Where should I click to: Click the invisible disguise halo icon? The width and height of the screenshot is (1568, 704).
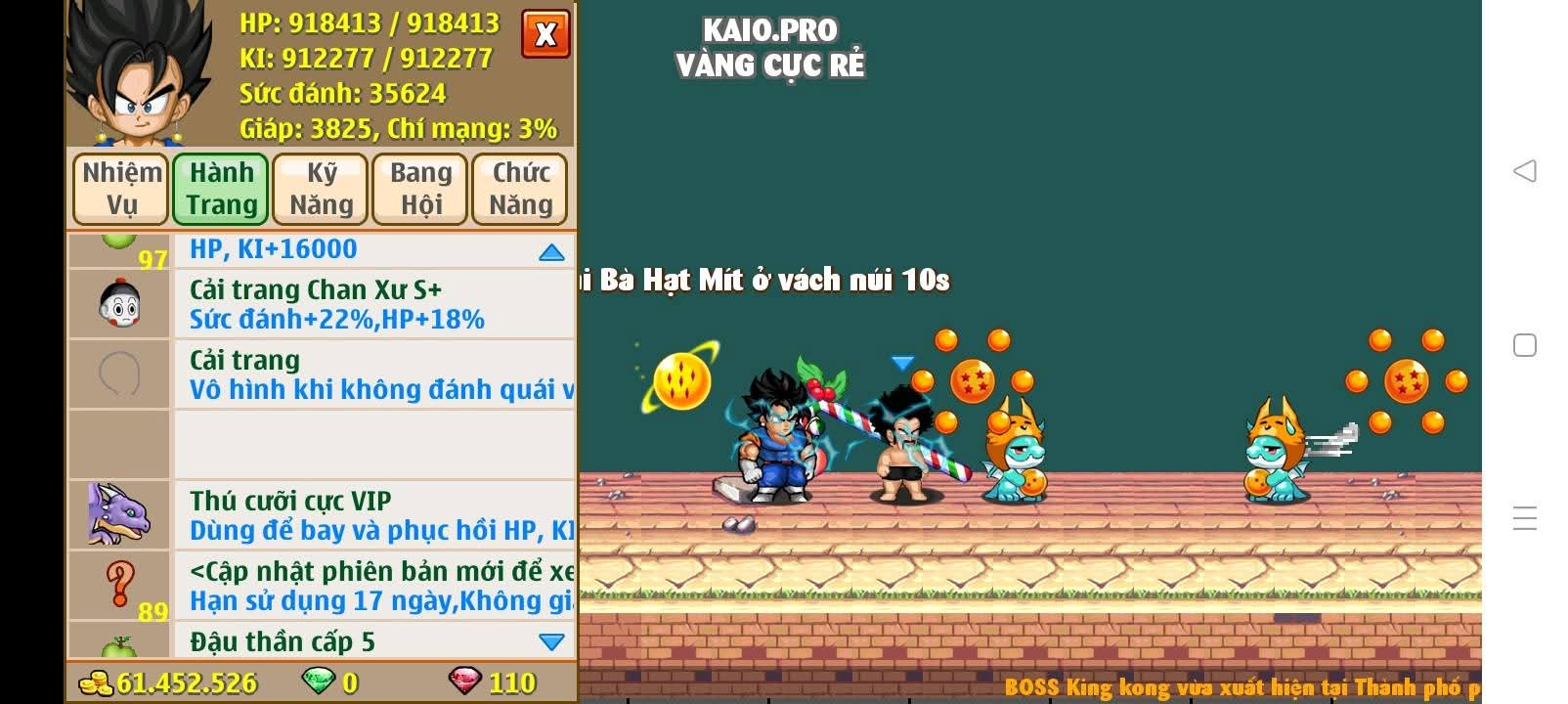click(117, 374)
